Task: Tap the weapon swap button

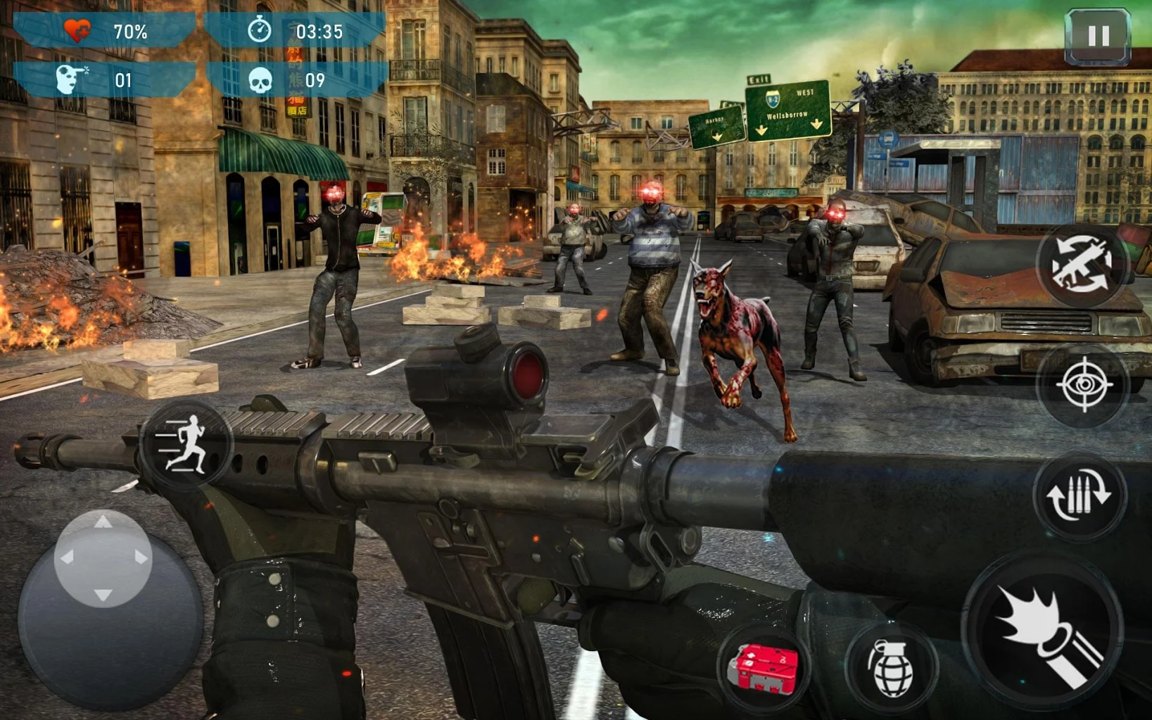Action: 1084,264
